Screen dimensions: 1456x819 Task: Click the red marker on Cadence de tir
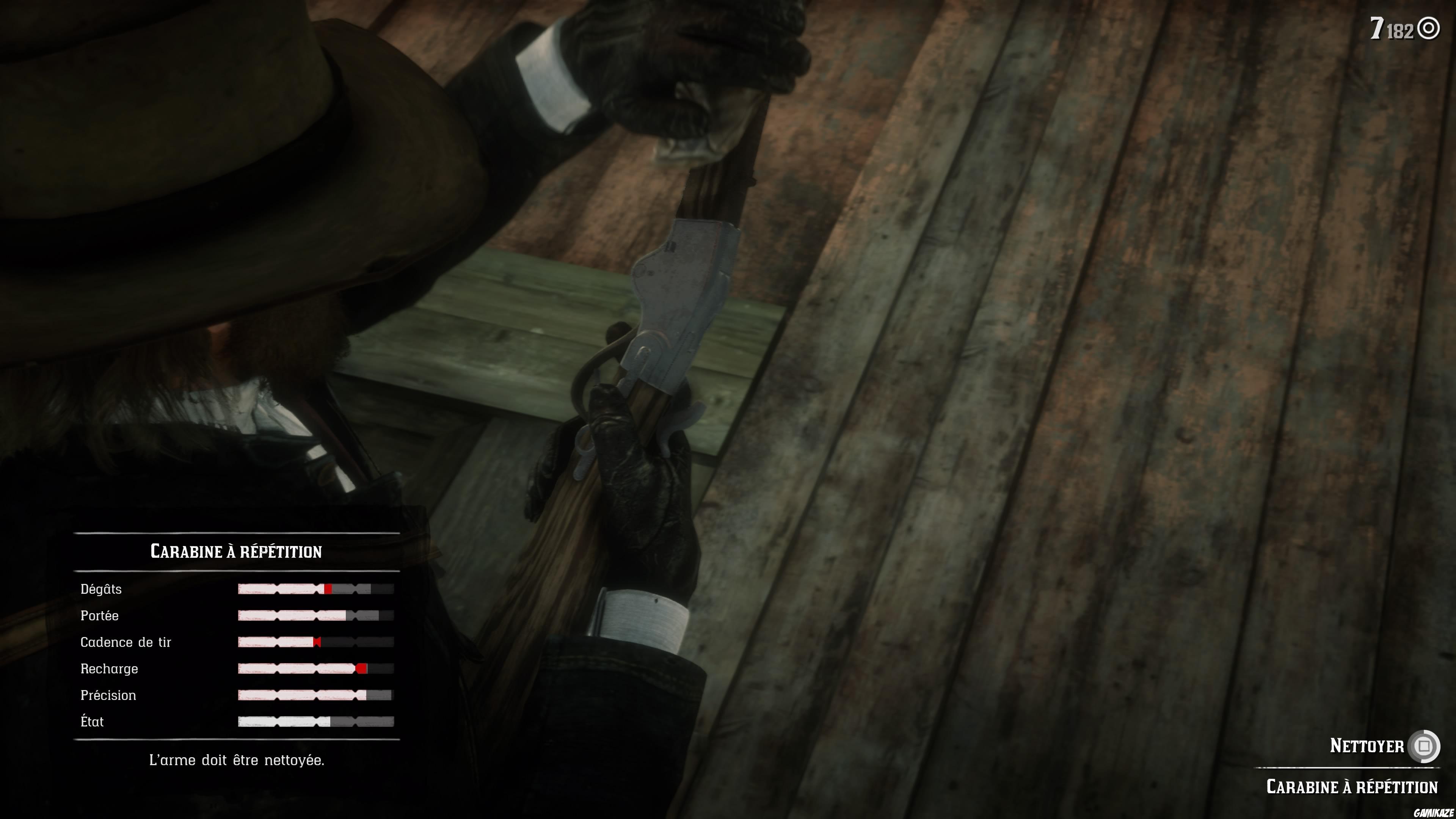click(x=317, y=642)
